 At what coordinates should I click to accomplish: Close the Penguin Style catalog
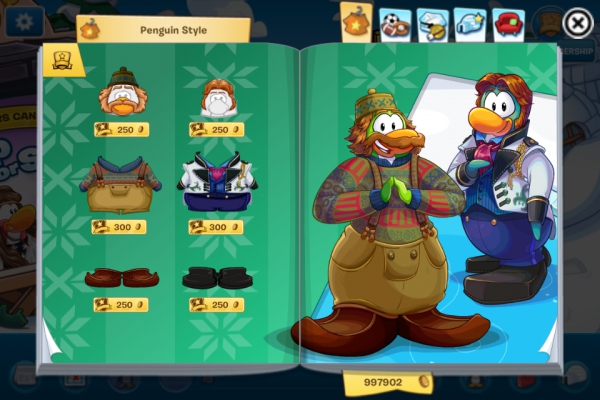tap(577, 22)
